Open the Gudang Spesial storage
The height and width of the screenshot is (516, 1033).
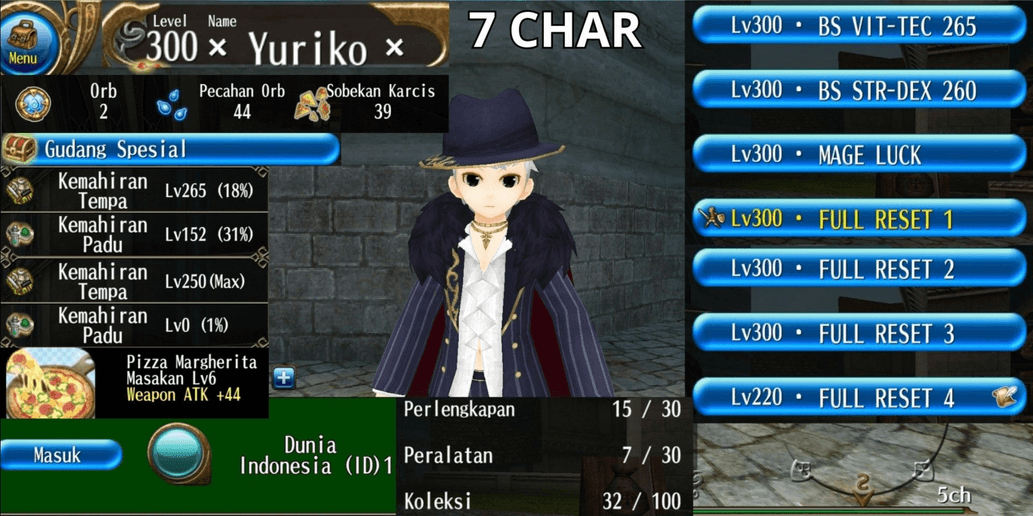point(170,150)
